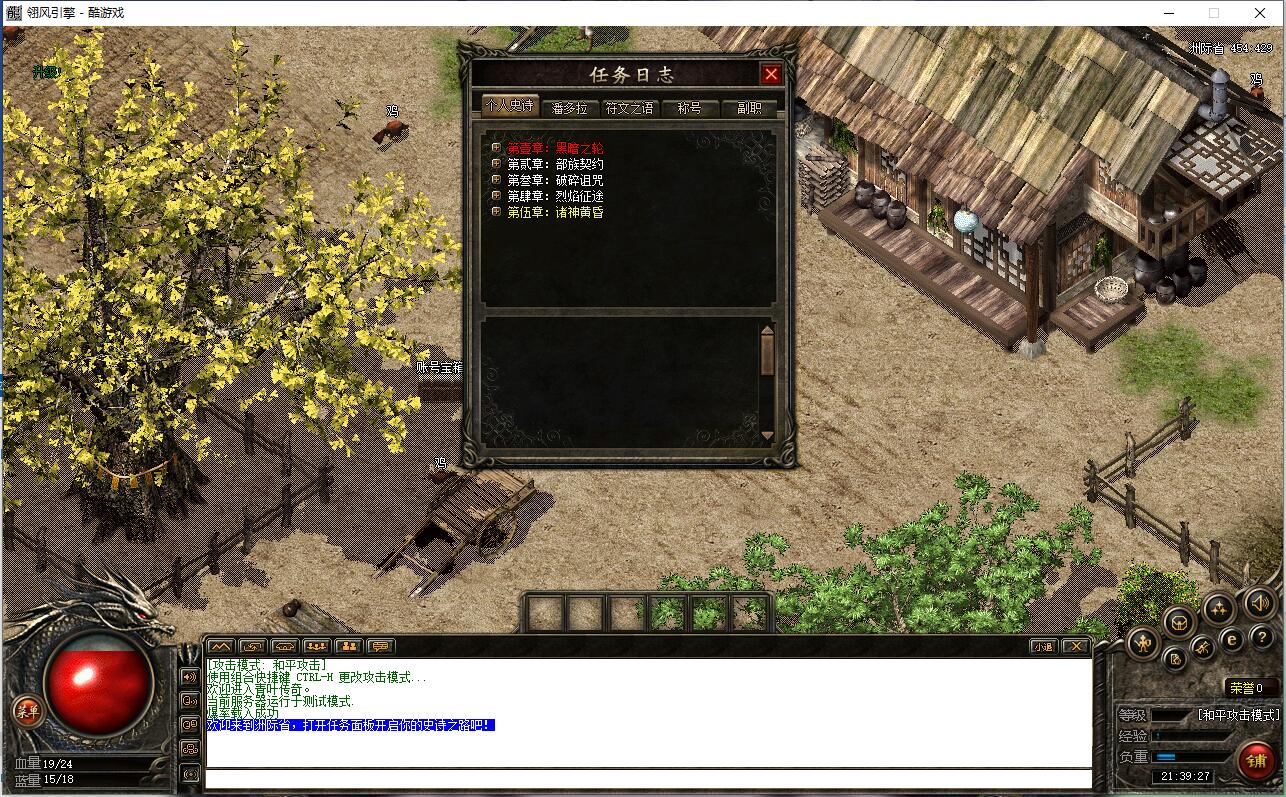Select the 称号 tab
The width and height of the screenshot is (1286, 797).
coord(689,108)
